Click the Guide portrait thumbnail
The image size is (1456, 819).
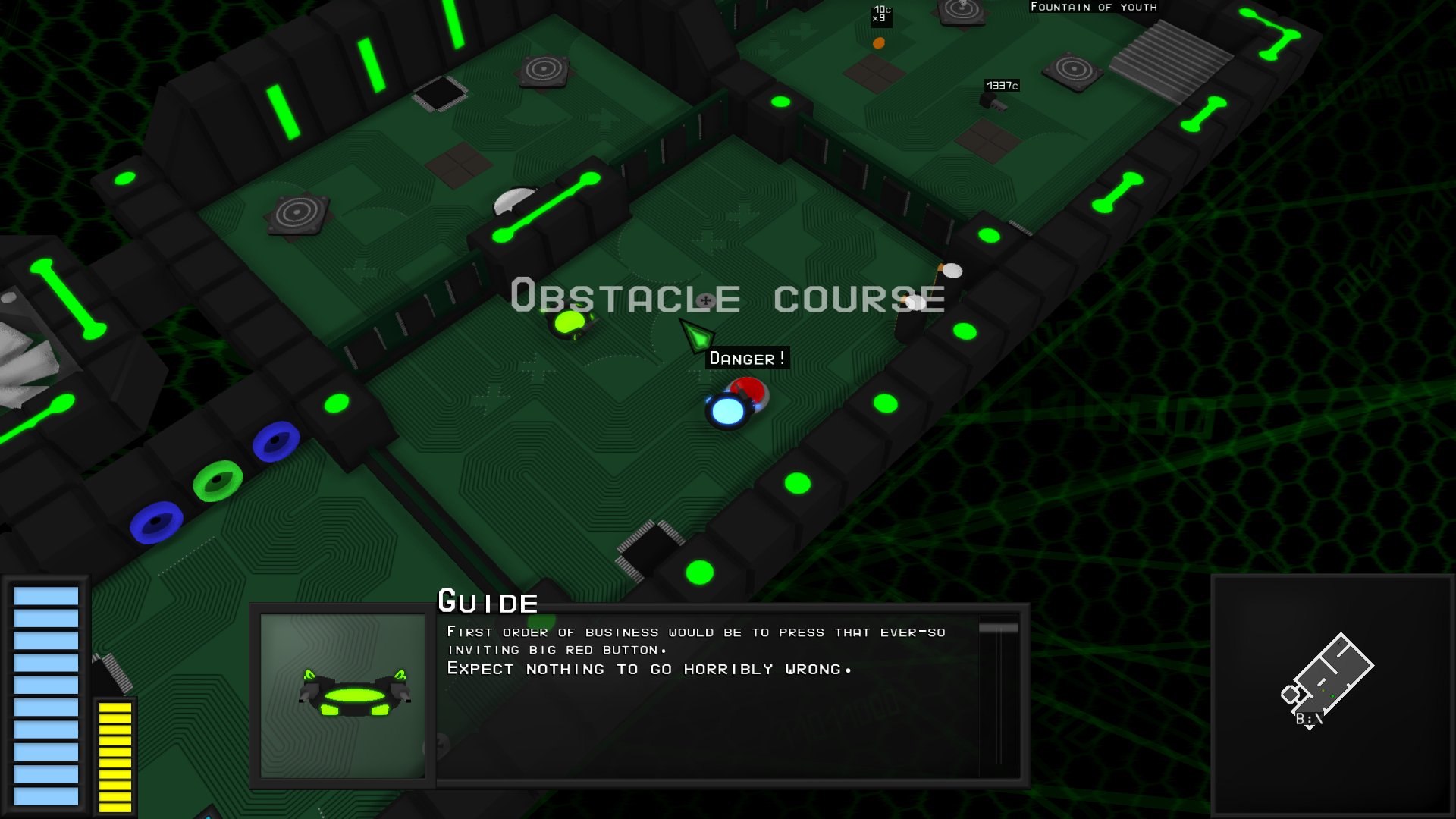343,695
